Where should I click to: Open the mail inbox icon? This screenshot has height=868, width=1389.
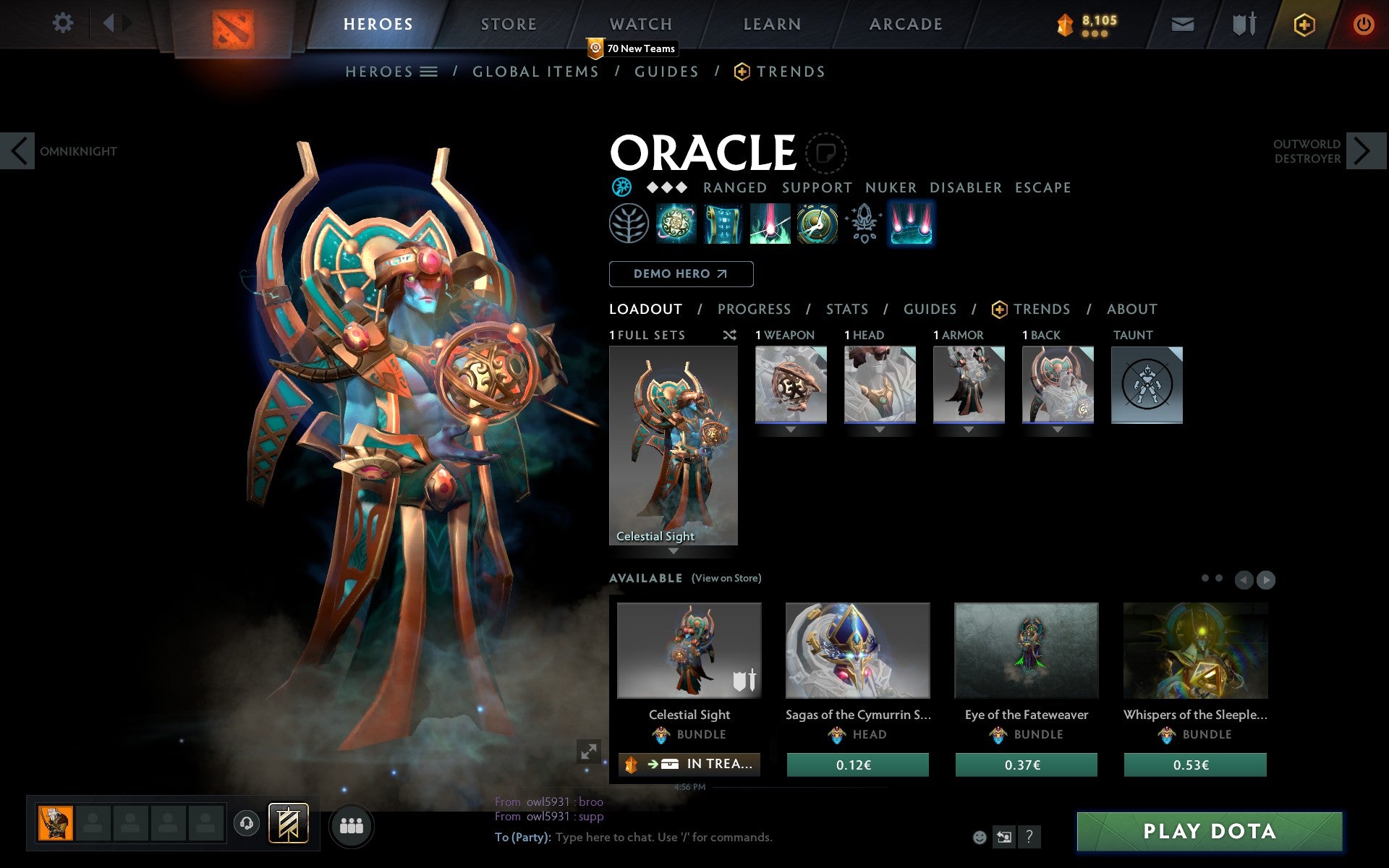(x=1182, y=23)
